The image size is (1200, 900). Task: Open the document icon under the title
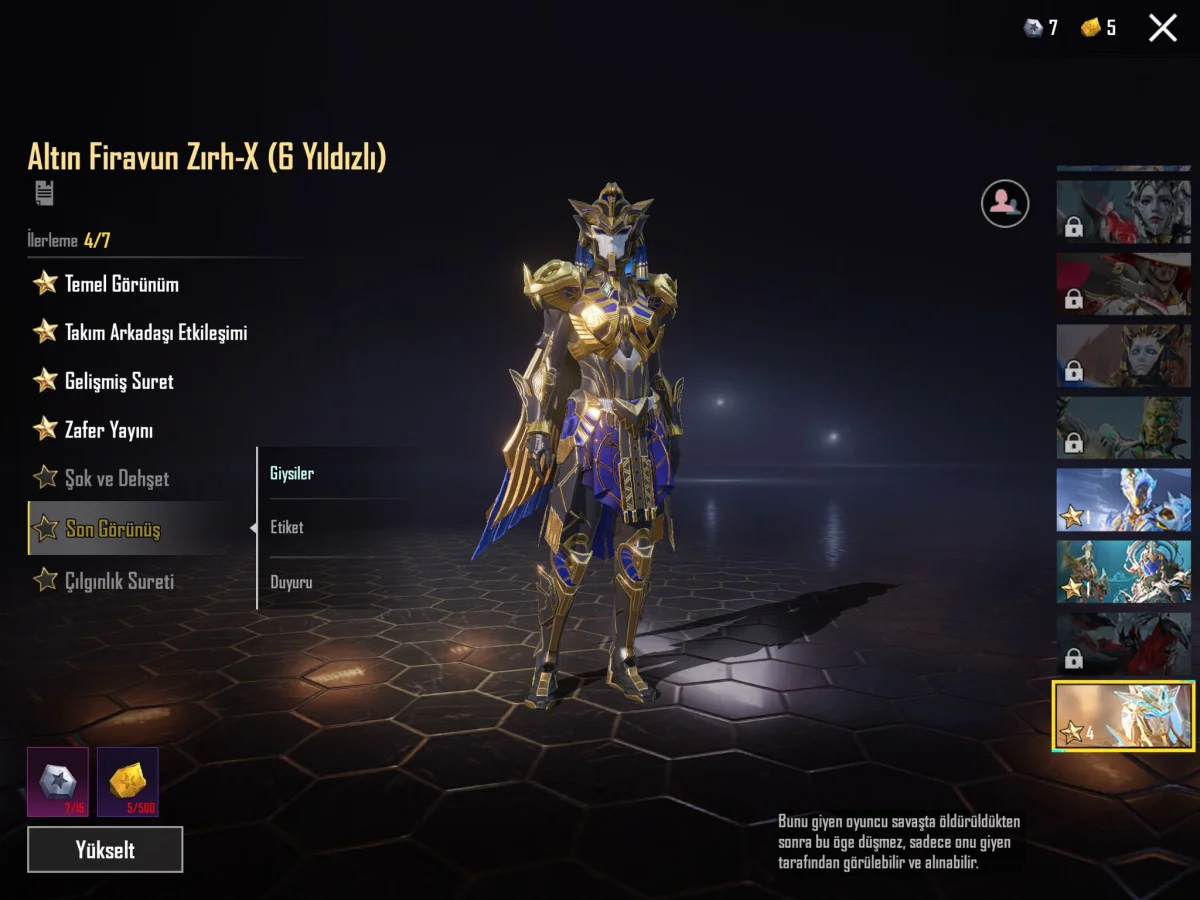click(44, 193)
